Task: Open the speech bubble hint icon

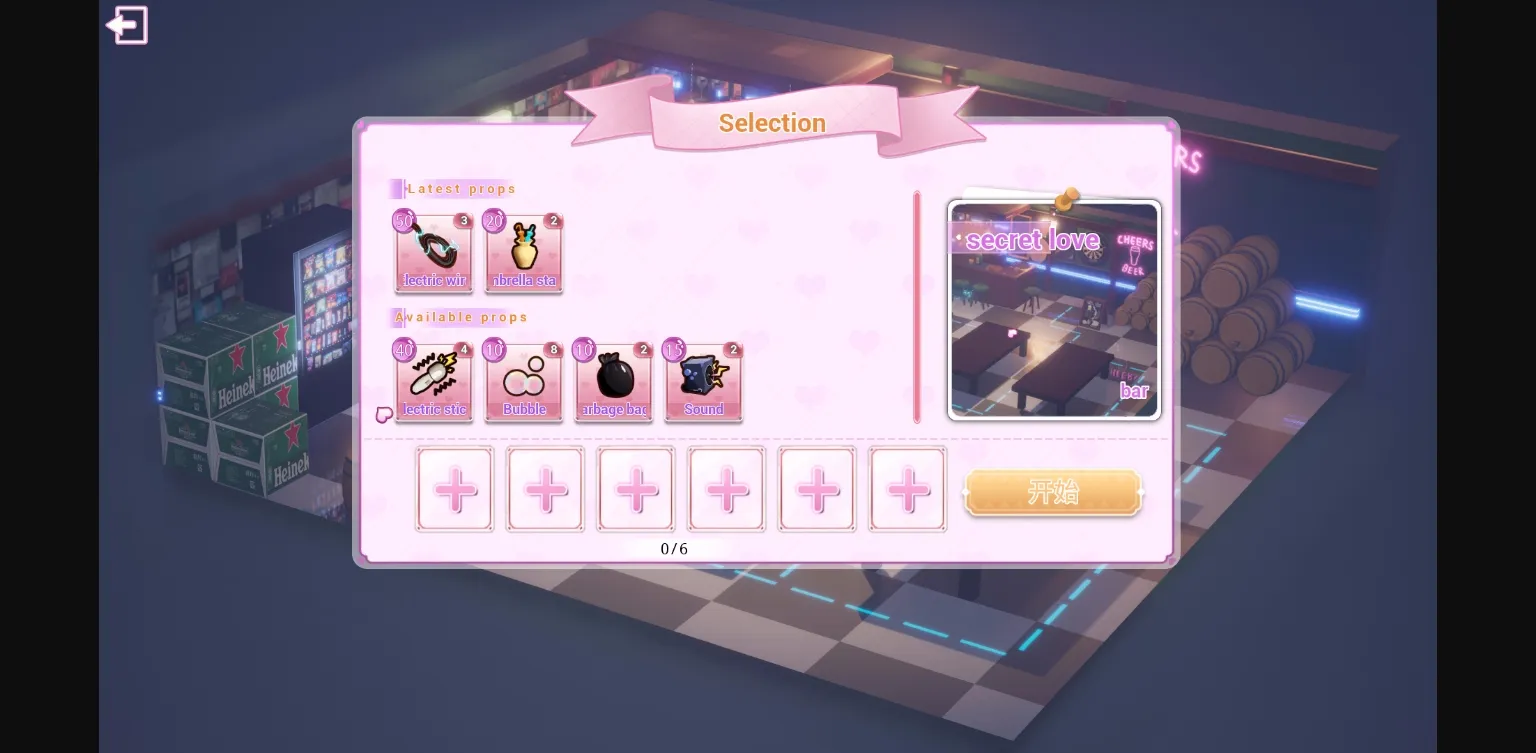Action: tap(383, 415)
